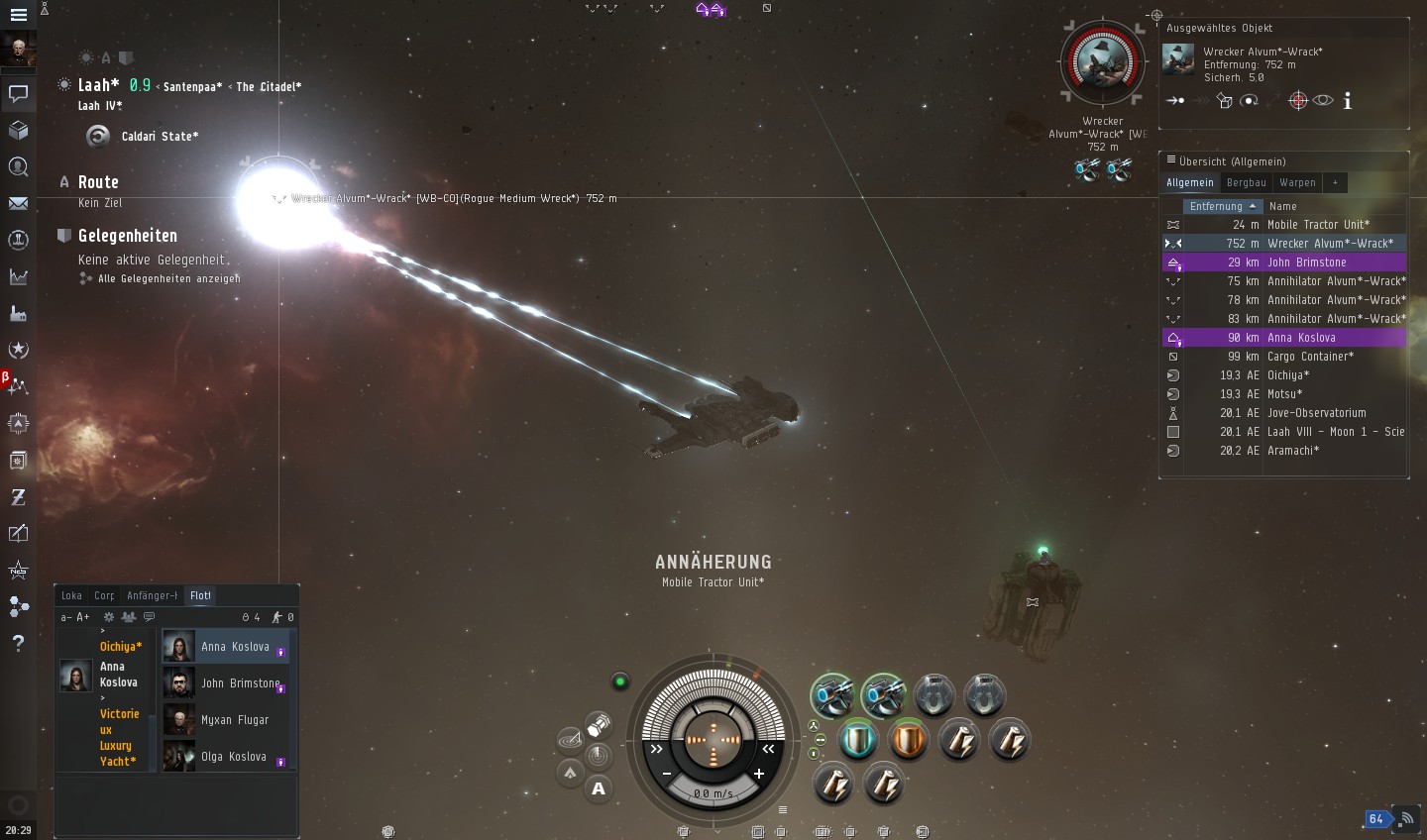Select John Brimstone in the overview
This screenshot has height=840, width=1427.
[1306, 262]
